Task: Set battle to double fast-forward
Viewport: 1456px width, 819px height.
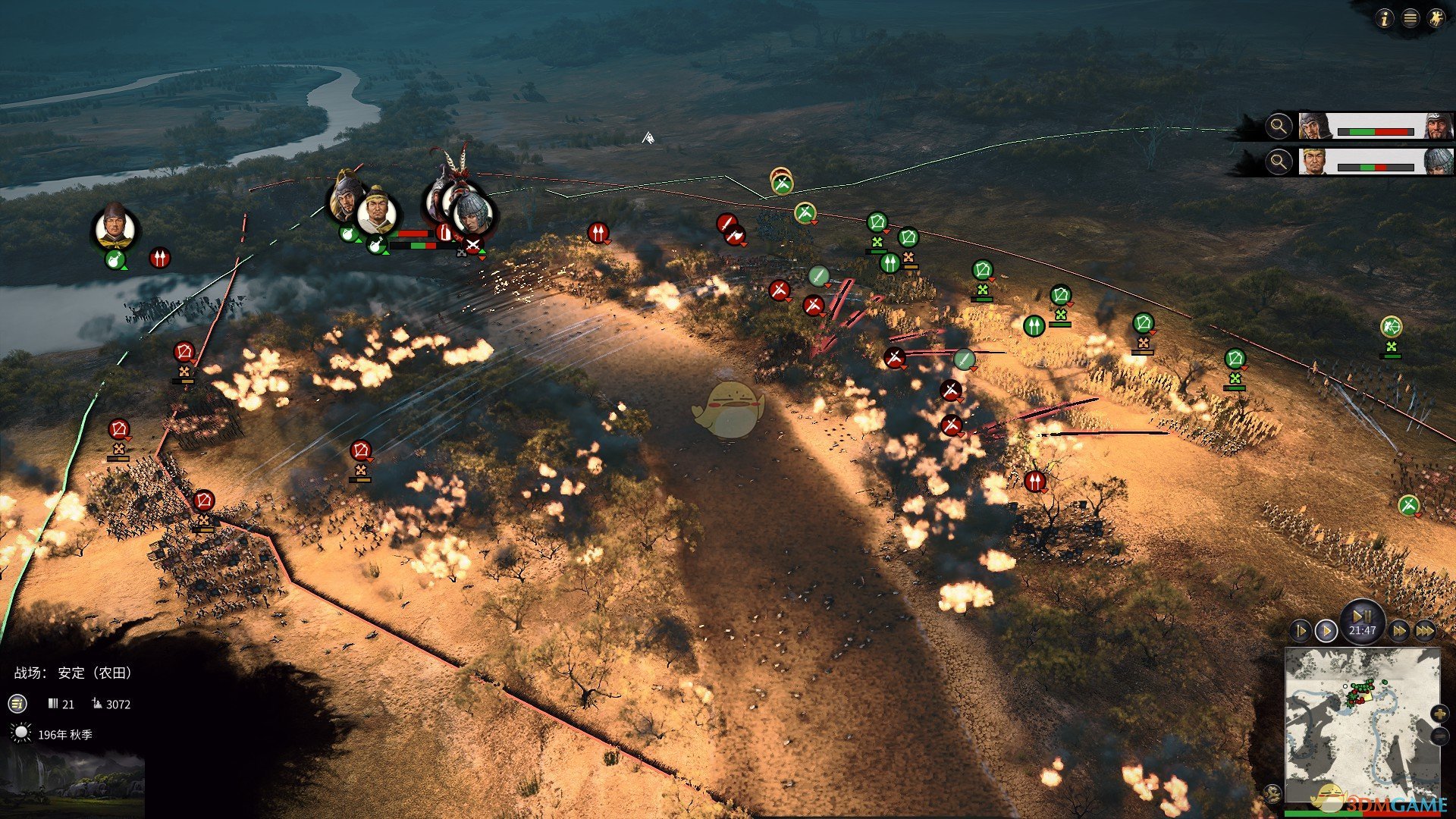Action: [1399, 631]
